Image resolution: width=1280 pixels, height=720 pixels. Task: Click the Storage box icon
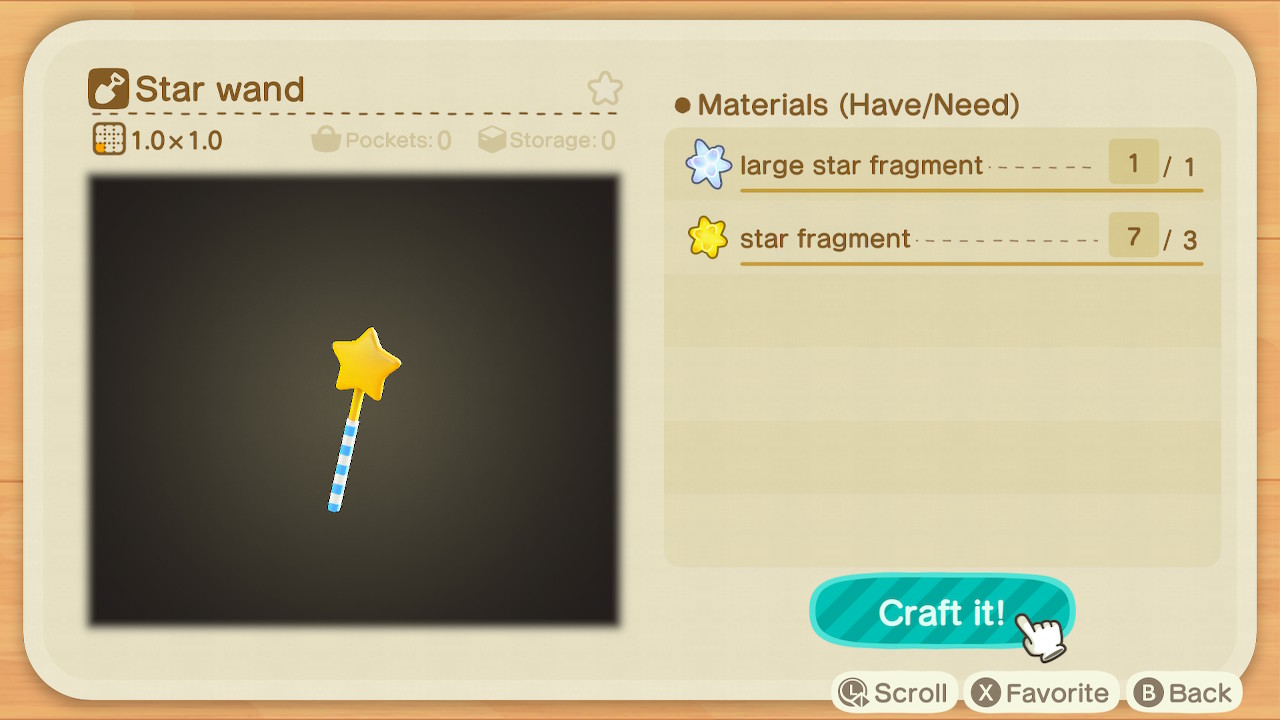[x=491, y=139]
